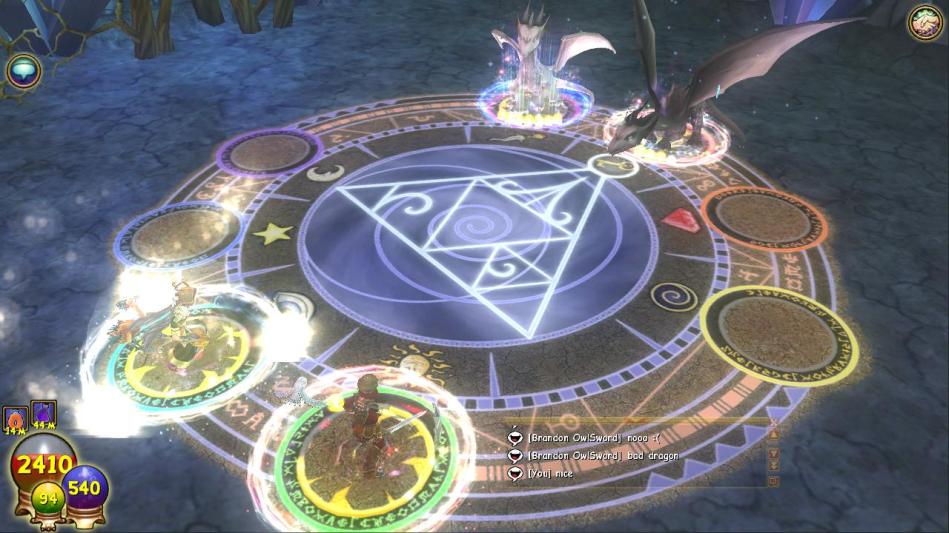This screenshot has height=533, width=949.
Task: Click your own "nice" chat message
Action: [x=550, y=473]
